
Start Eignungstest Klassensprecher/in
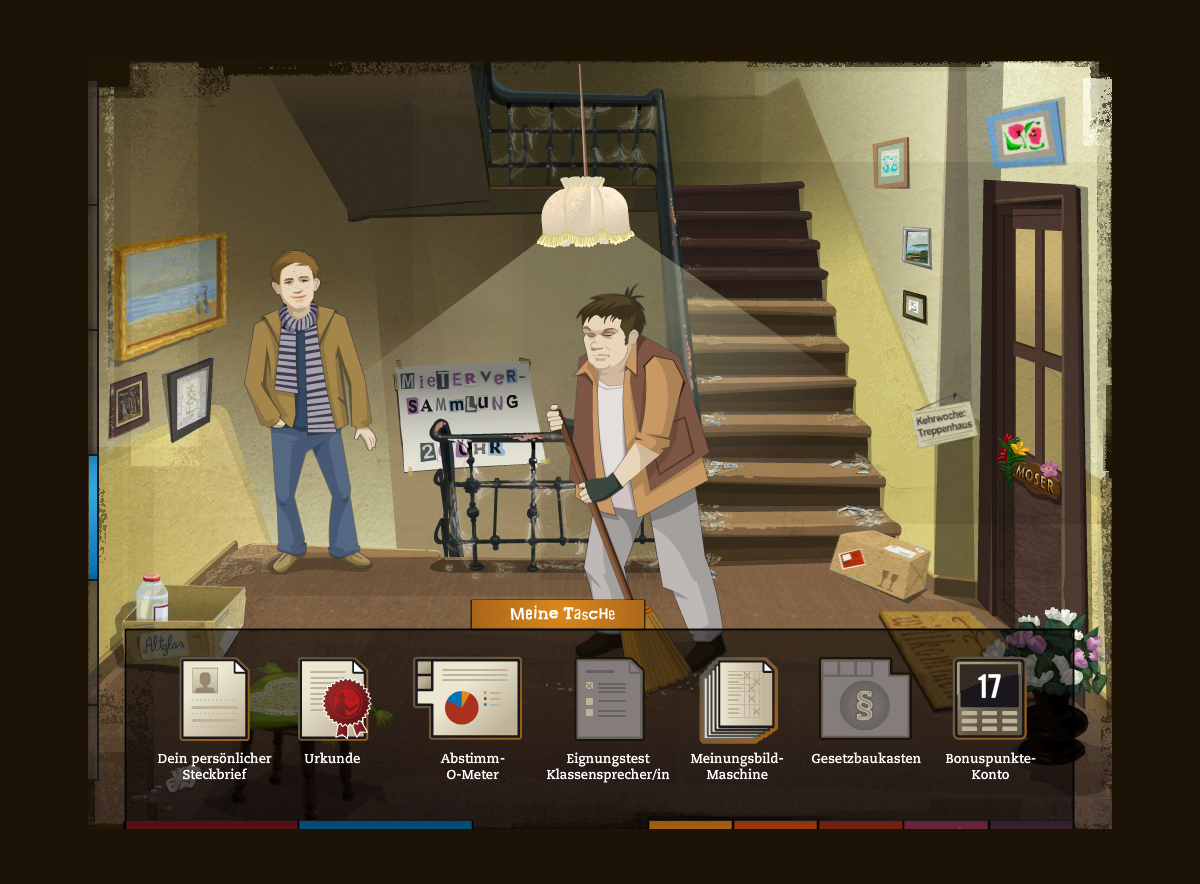(x=609, y=700)
